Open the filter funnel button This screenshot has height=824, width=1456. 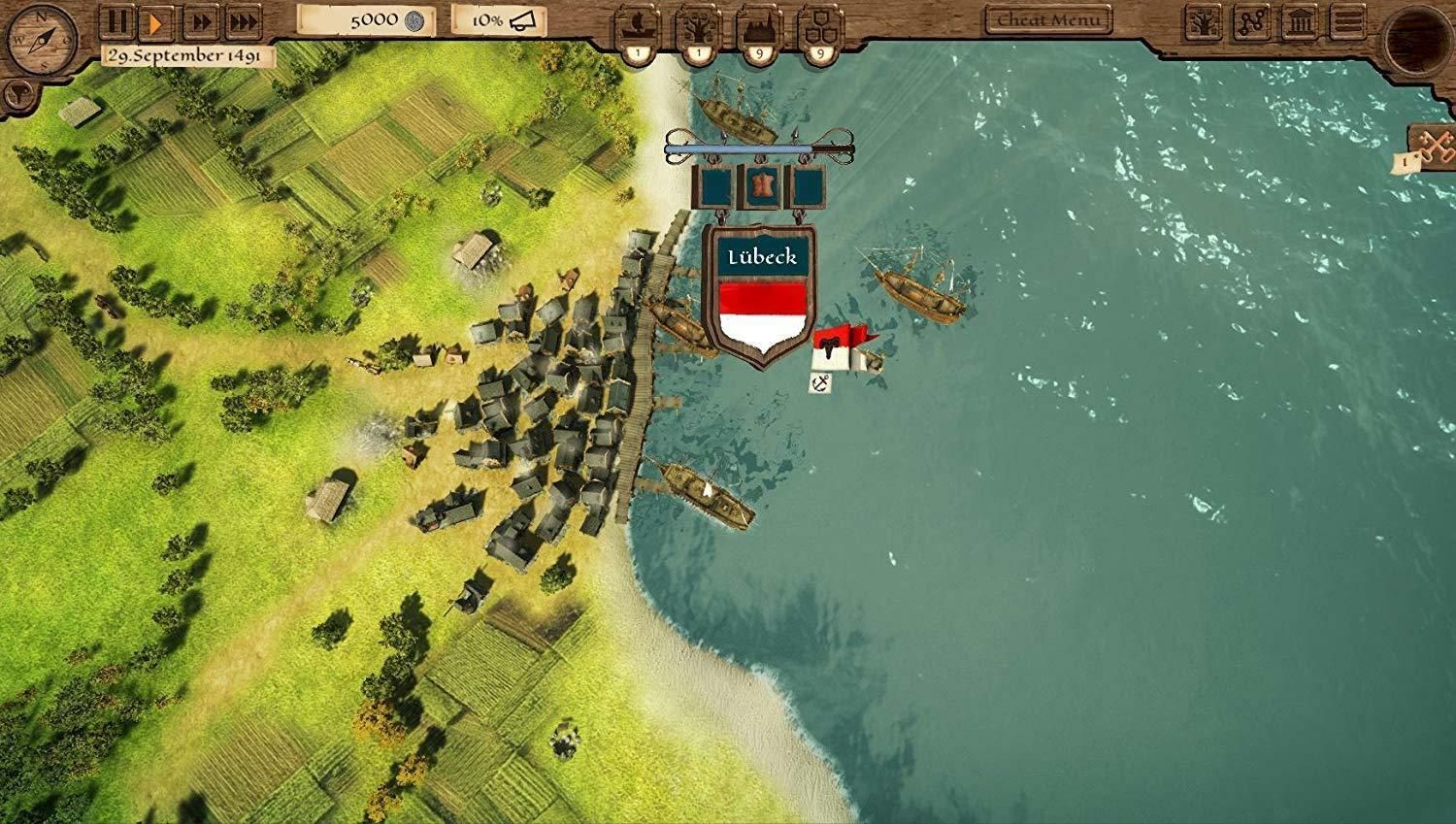point(17,94)
